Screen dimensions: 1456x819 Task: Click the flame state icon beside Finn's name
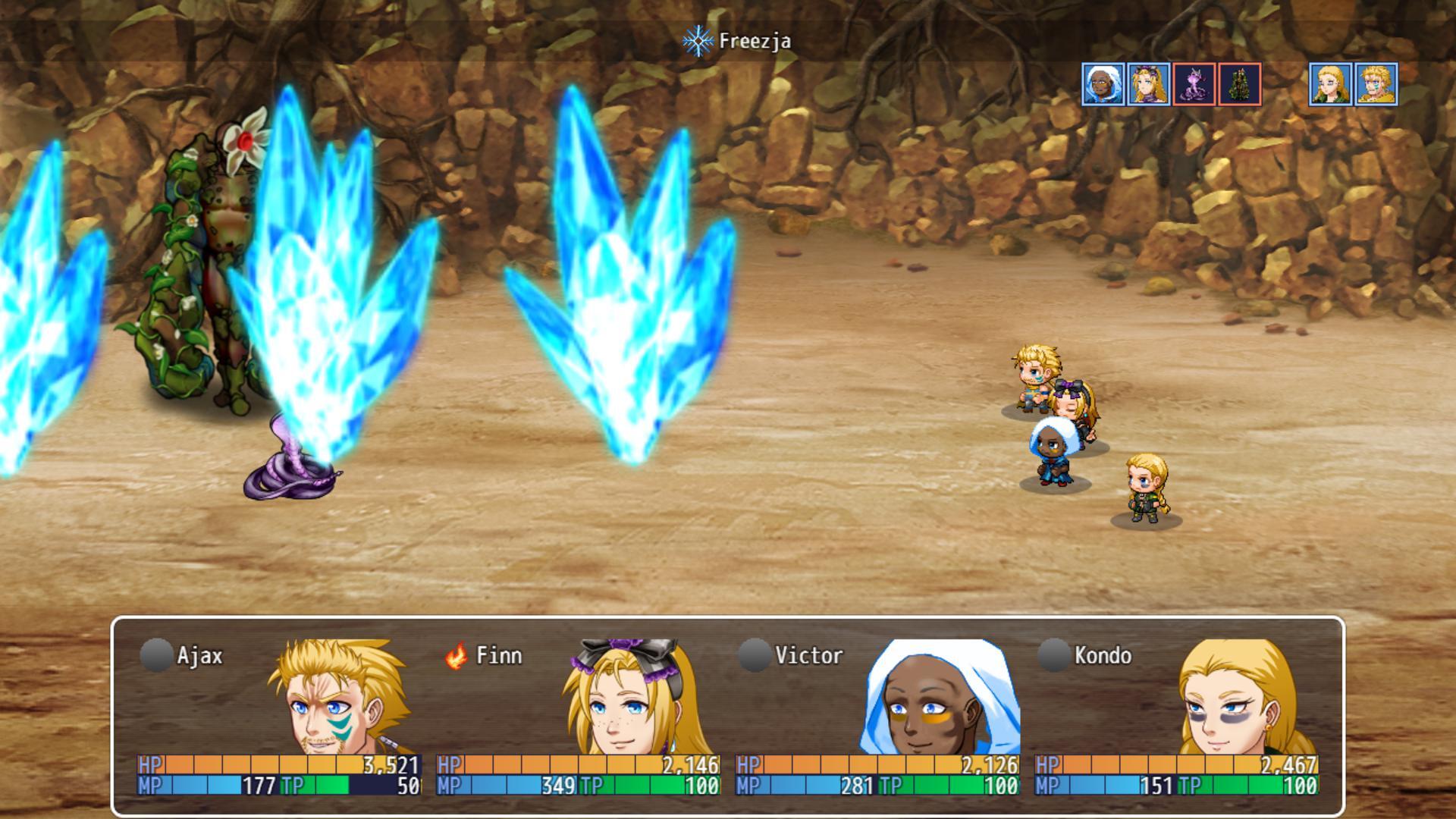coord(456,655)
